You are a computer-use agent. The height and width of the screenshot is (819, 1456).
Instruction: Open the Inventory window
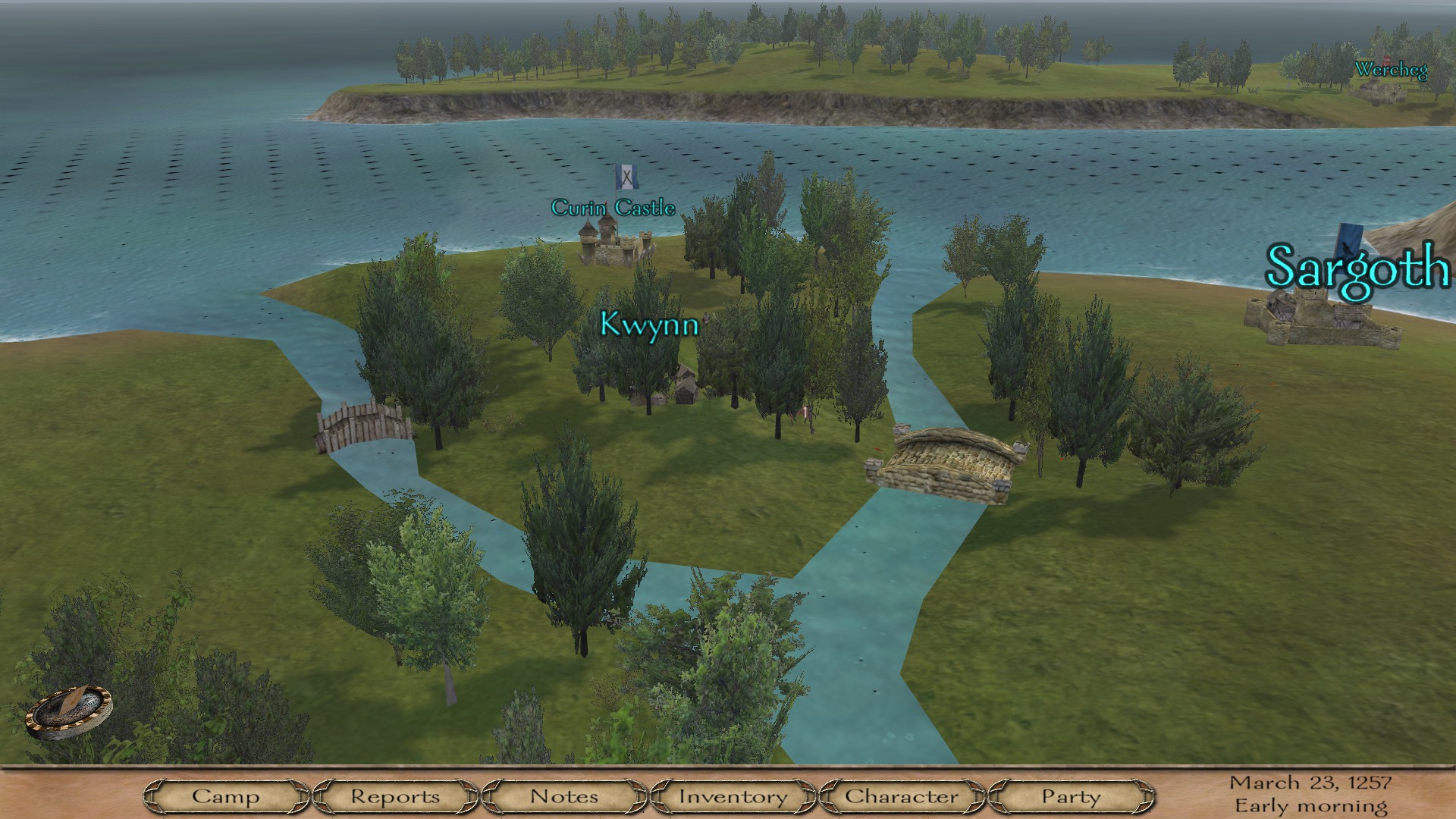pos(733,796)
